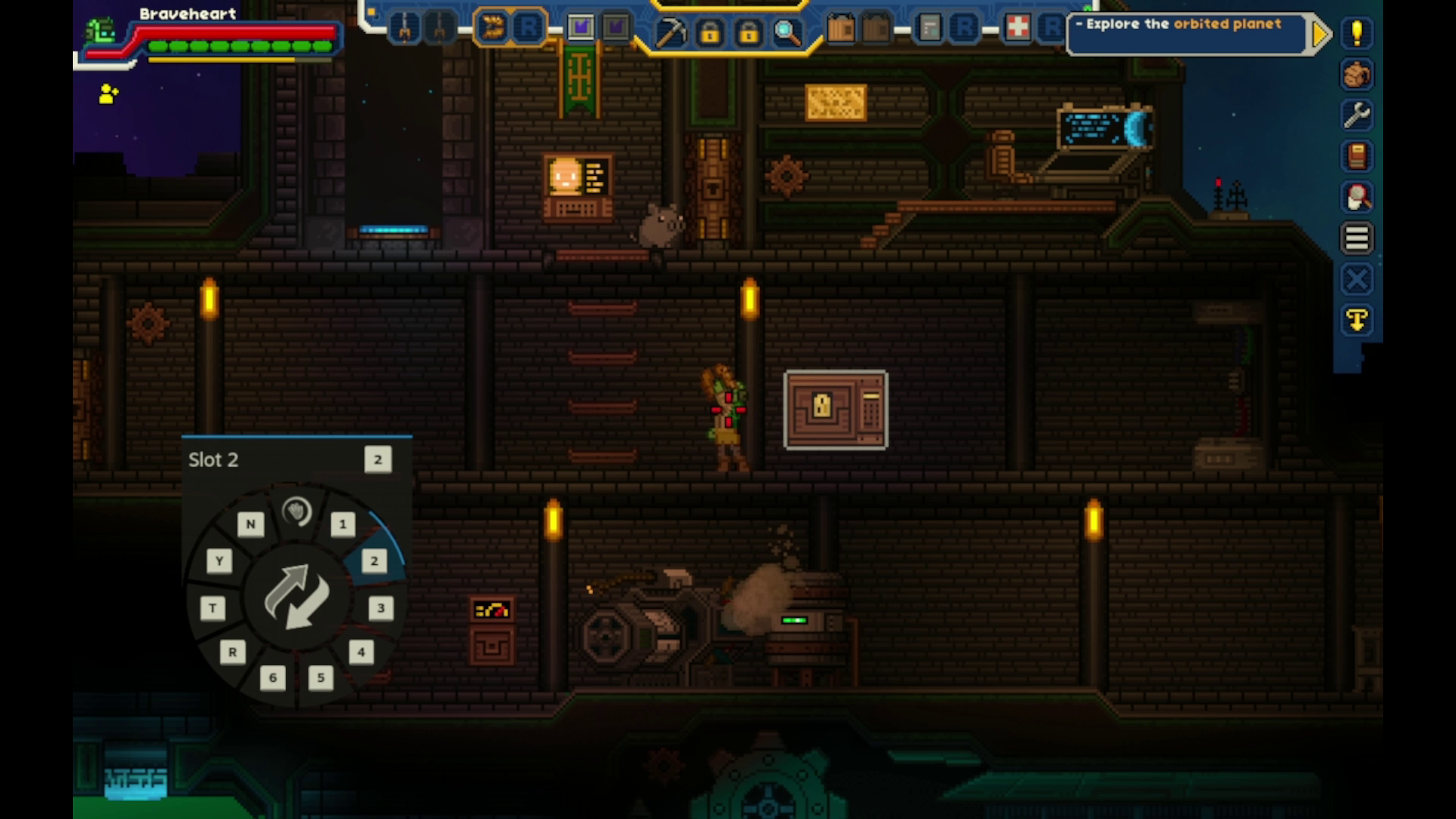Open the crafting menu wrench icon
Viewport: 1456px width, 819px height.
[1357, 115]
